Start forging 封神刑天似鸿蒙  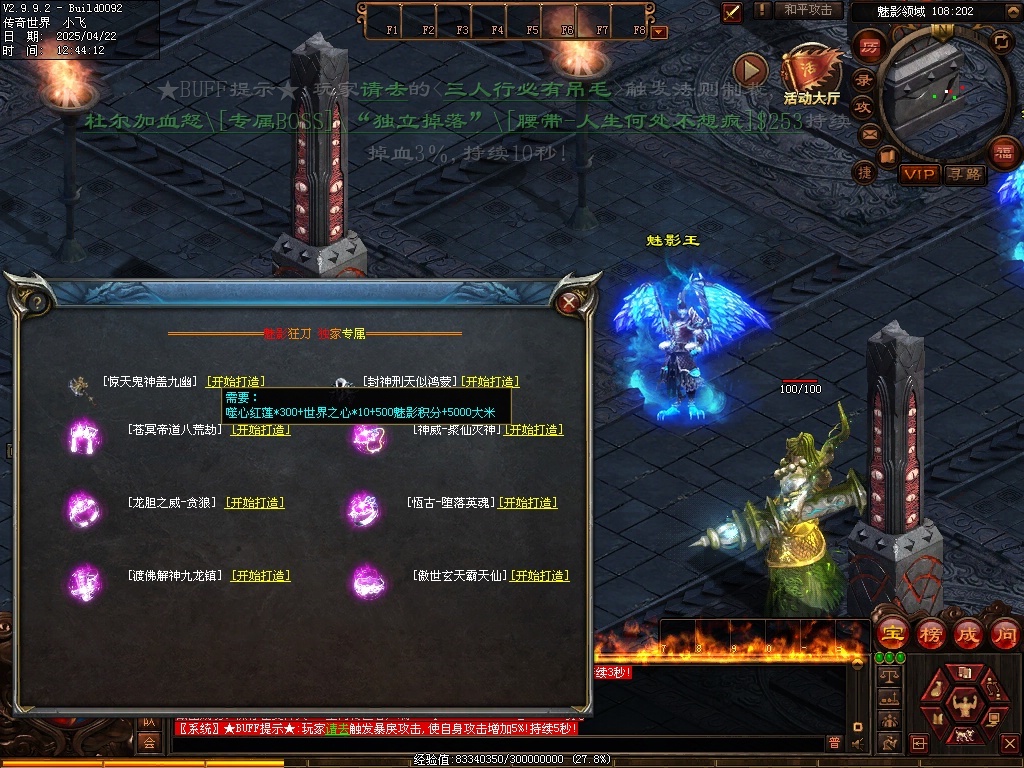coord(489,382)
